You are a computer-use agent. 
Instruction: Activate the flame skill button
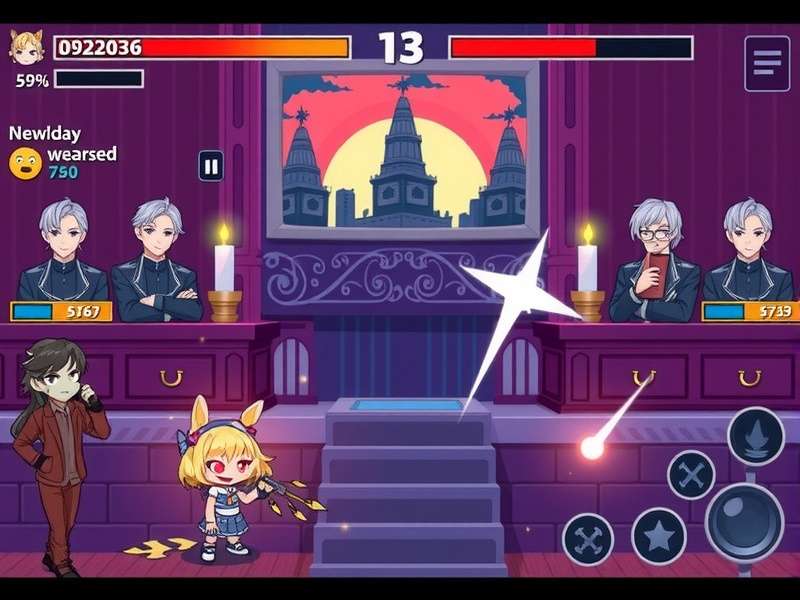point(755,436)
